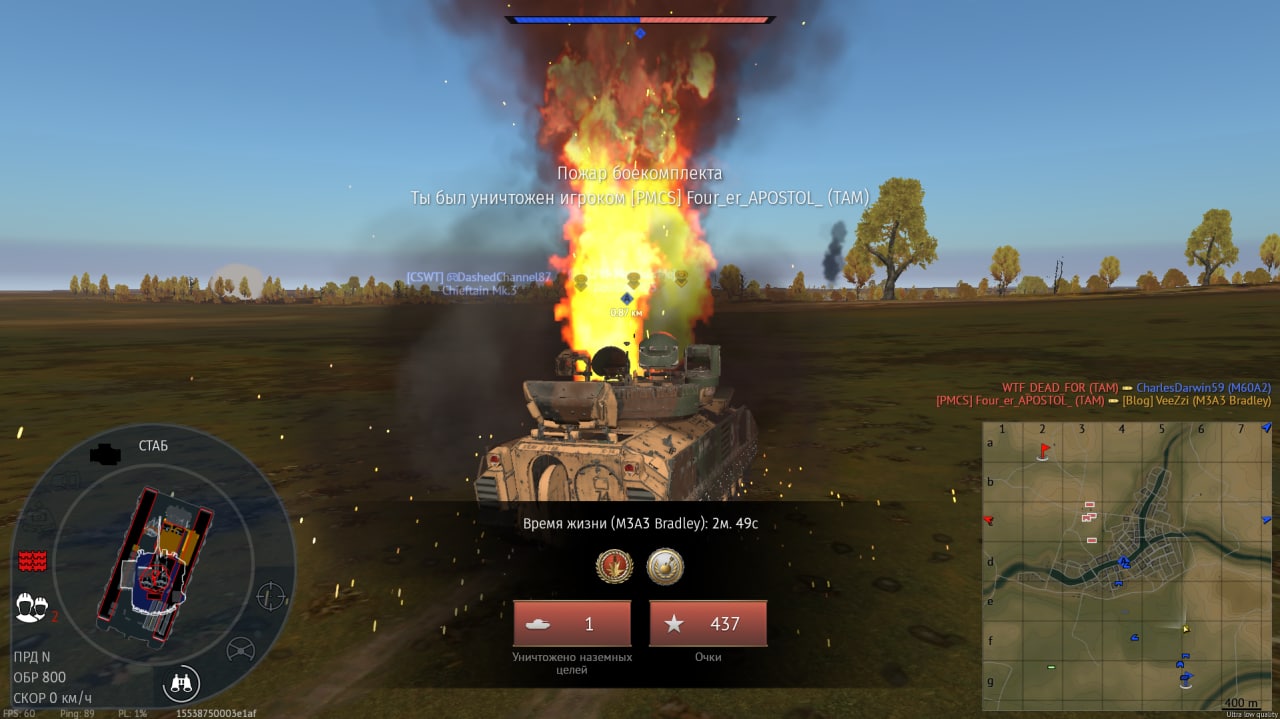Click the minimap of the battlefield
The width and height of the screenshot is (1280, 719).
point(1127,565)
